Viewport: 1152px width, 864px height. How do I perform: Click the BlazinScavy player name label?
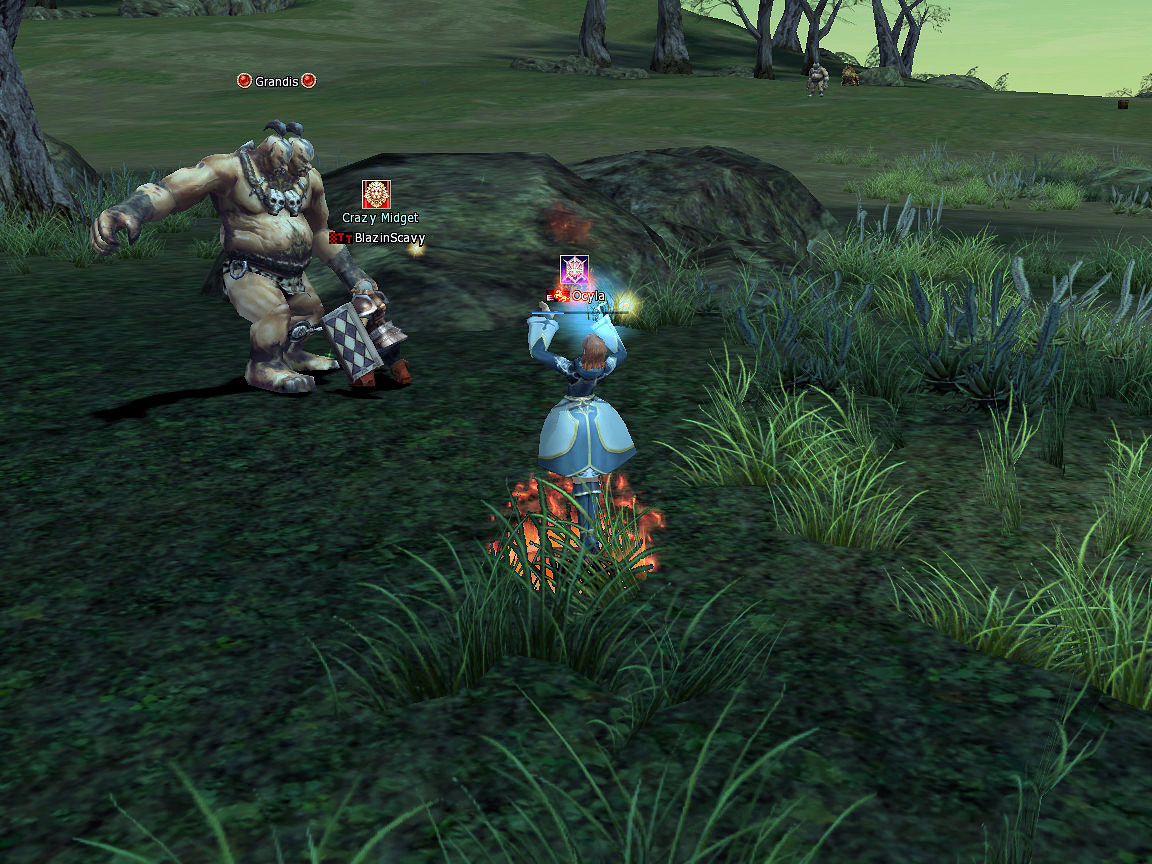389,238
